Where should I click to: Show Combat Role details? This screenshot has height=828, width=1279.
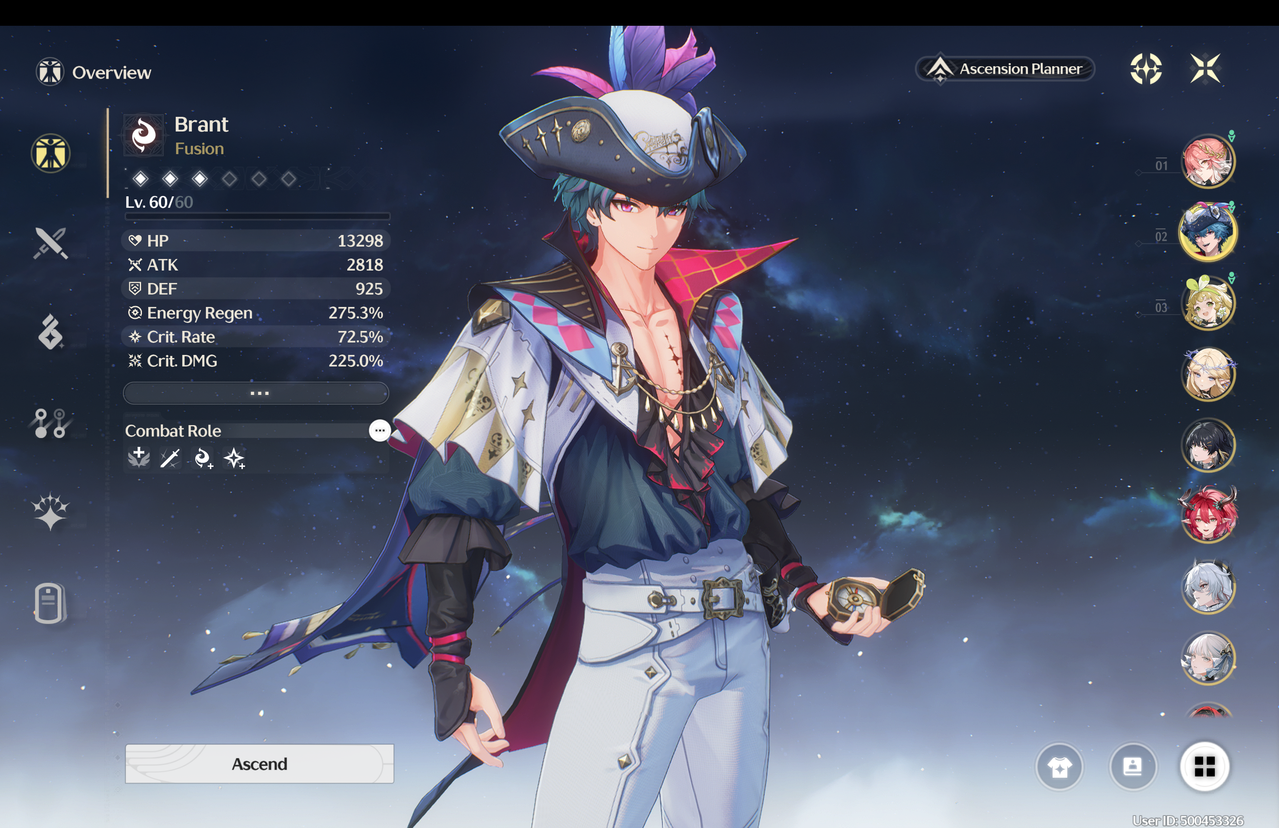click(379, 430)
